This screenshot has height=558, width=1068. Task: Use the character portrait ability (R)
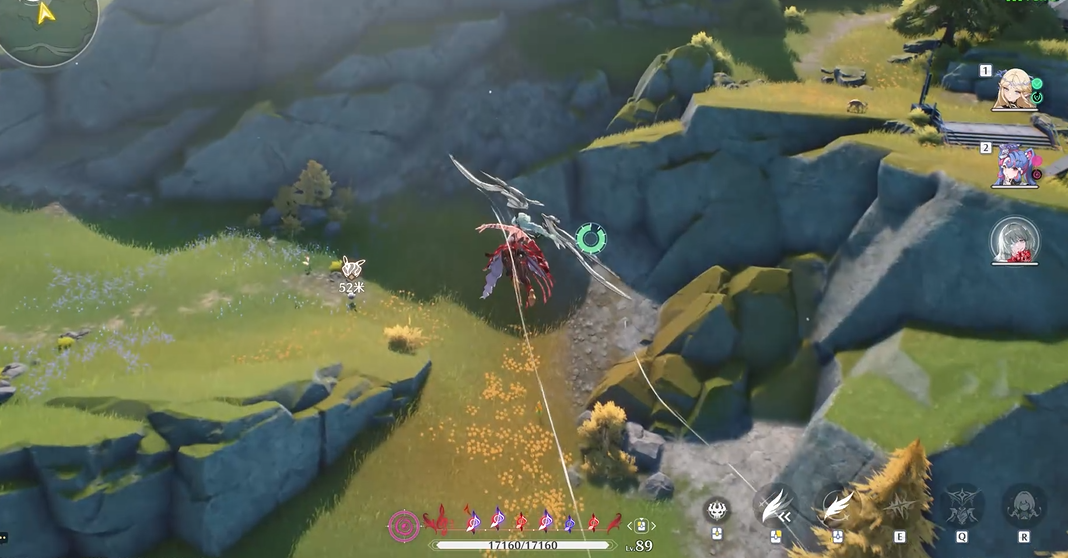coord(1024,506)
